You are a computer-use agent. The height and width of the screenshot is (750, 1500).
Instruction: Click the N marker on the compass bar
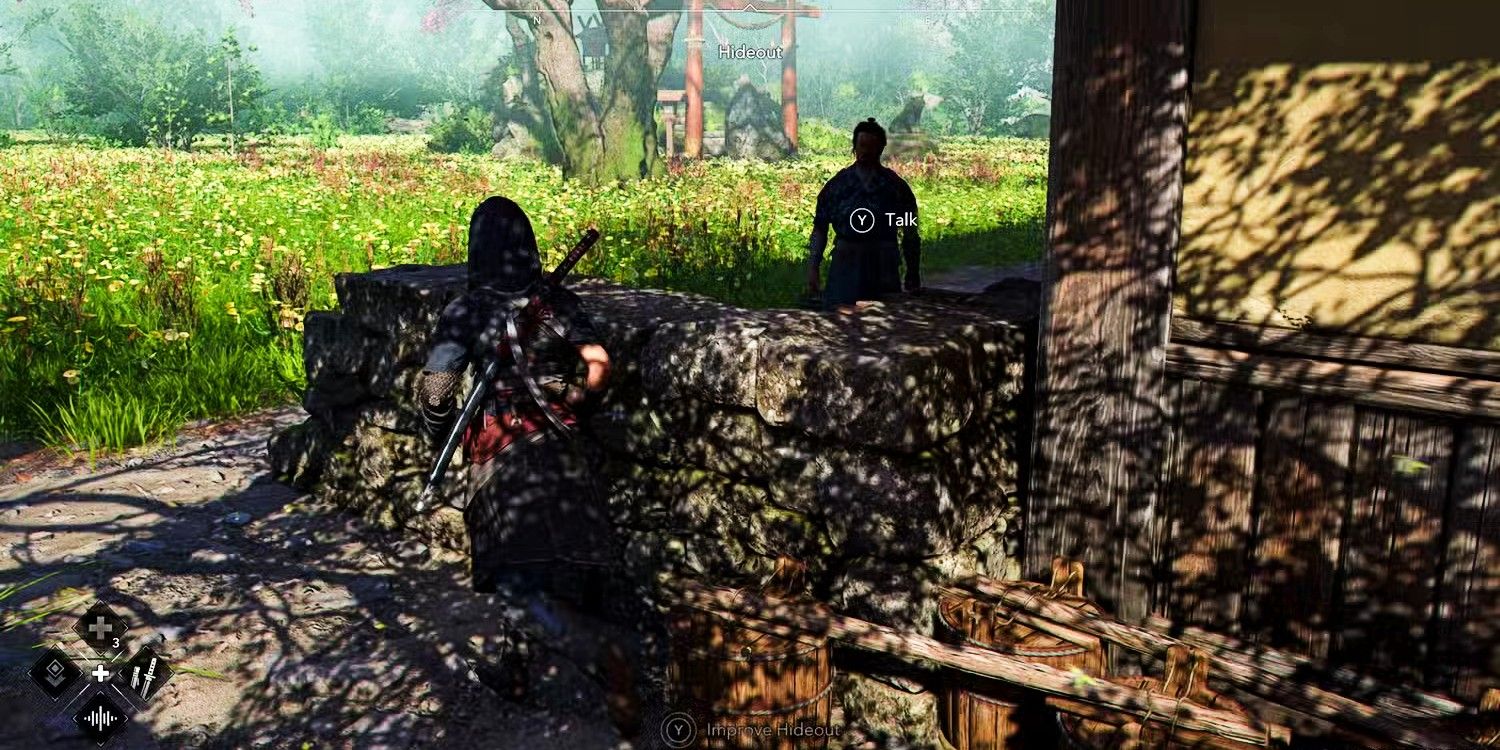pyautogui.click(x=537, y=18)
